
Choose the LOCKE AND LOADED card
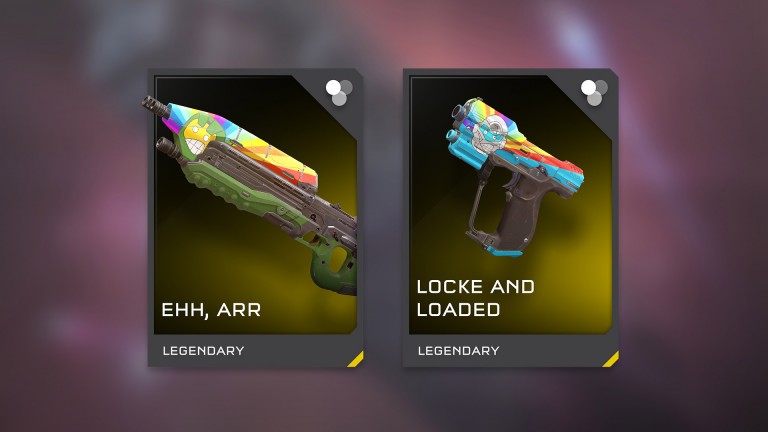point(511,216)
